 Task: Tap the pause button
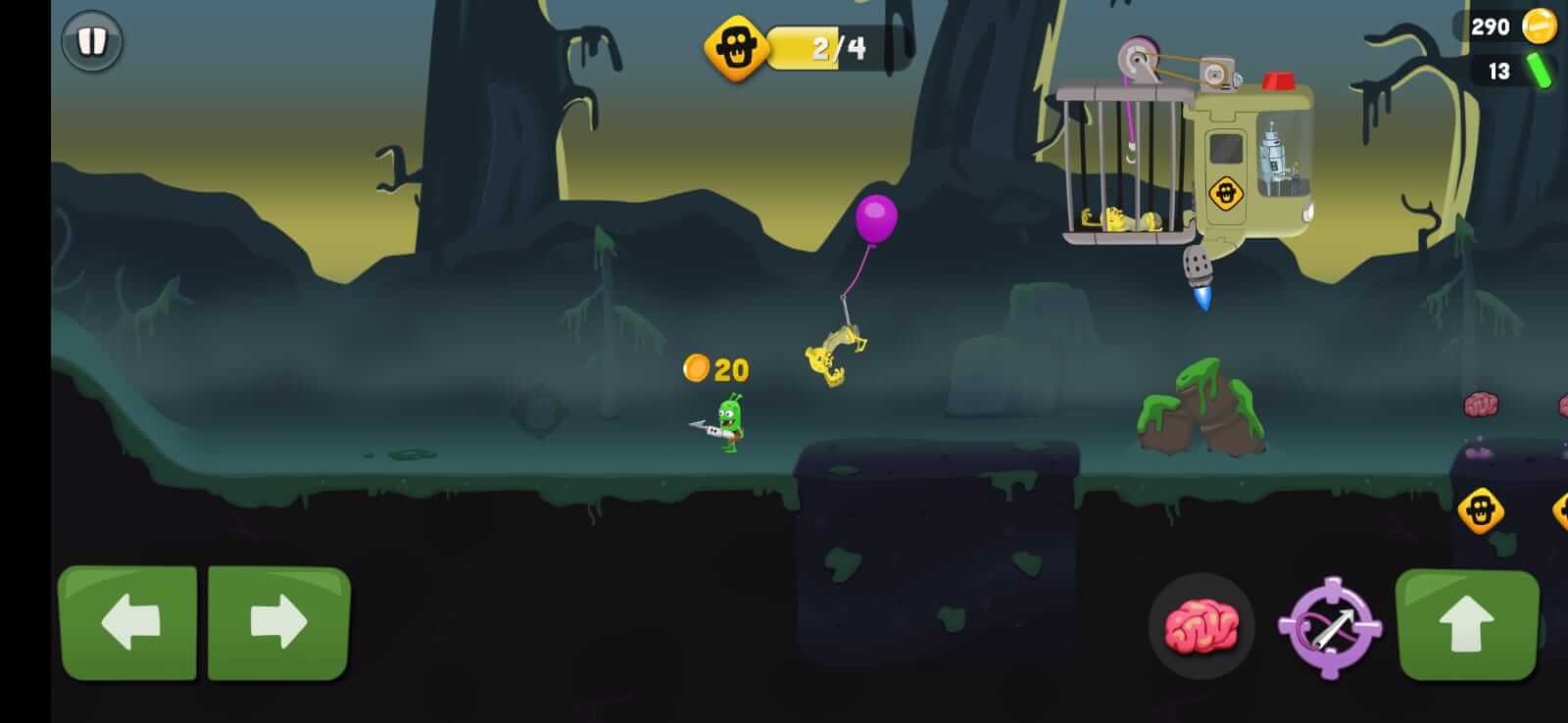93,43
